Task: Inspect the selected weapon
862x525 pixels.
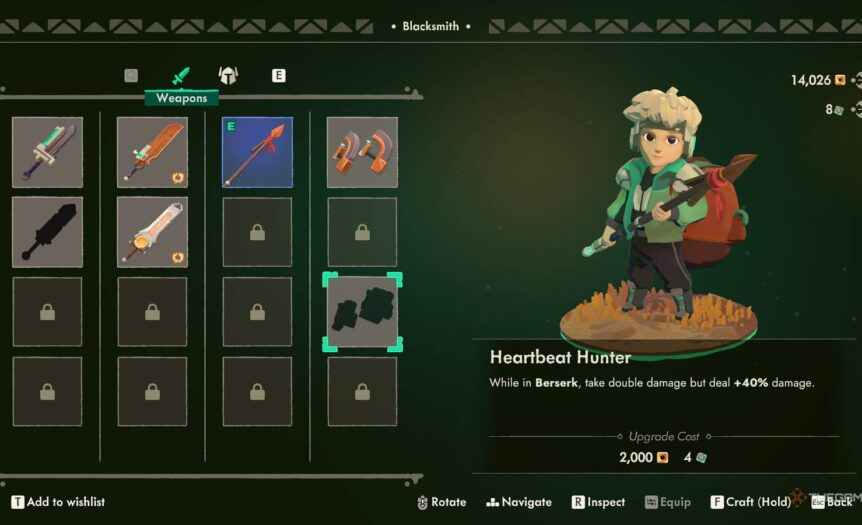Action: tap(598, 502)
